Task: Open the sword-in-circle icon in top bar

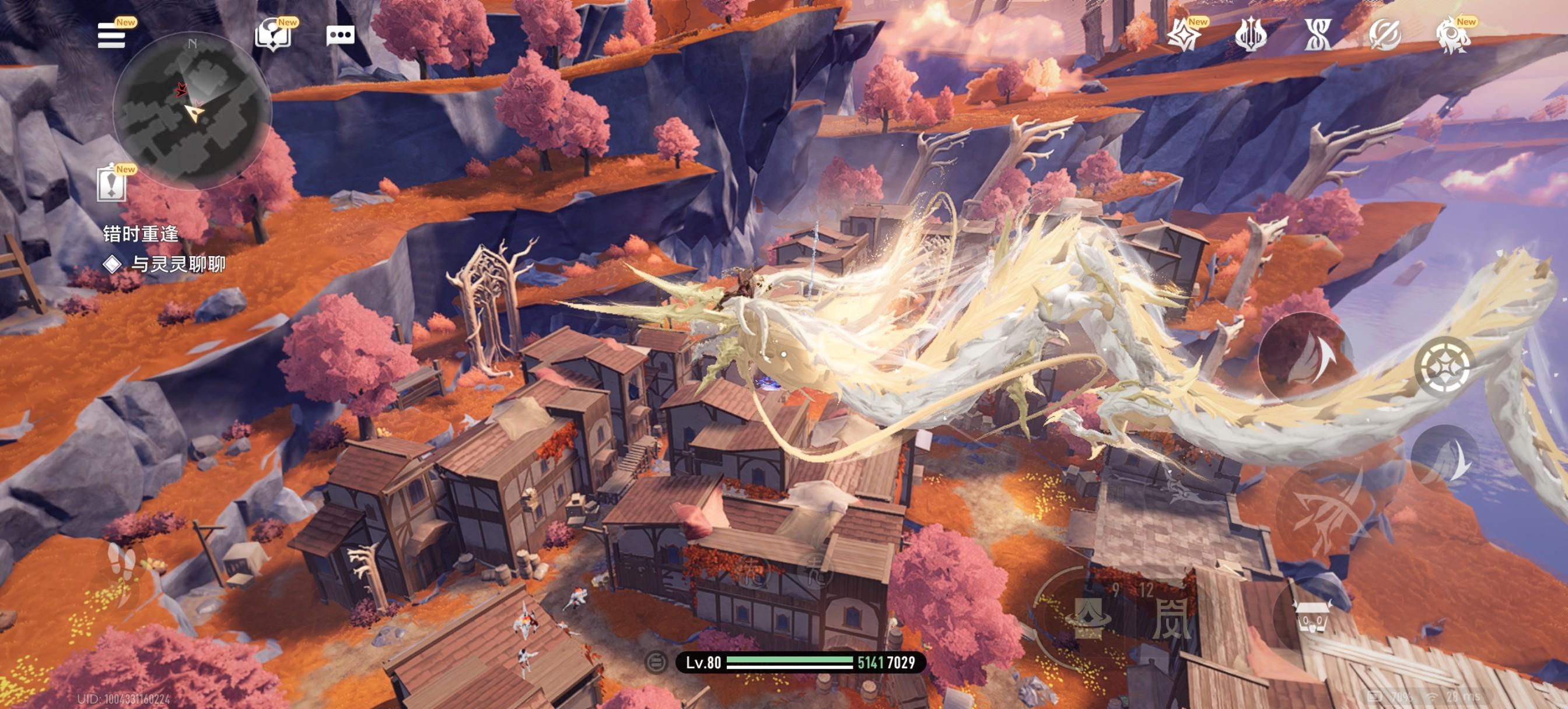Action: [1385, 36]
